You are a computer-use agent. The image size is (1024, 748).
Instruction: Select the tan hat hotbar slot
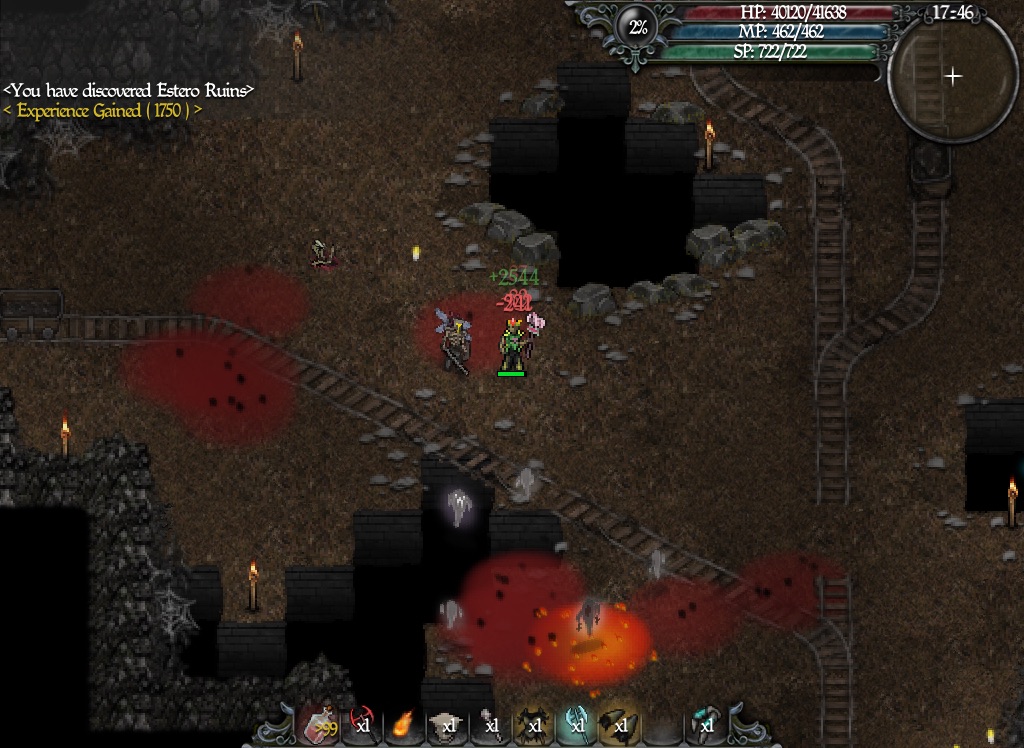447,724
